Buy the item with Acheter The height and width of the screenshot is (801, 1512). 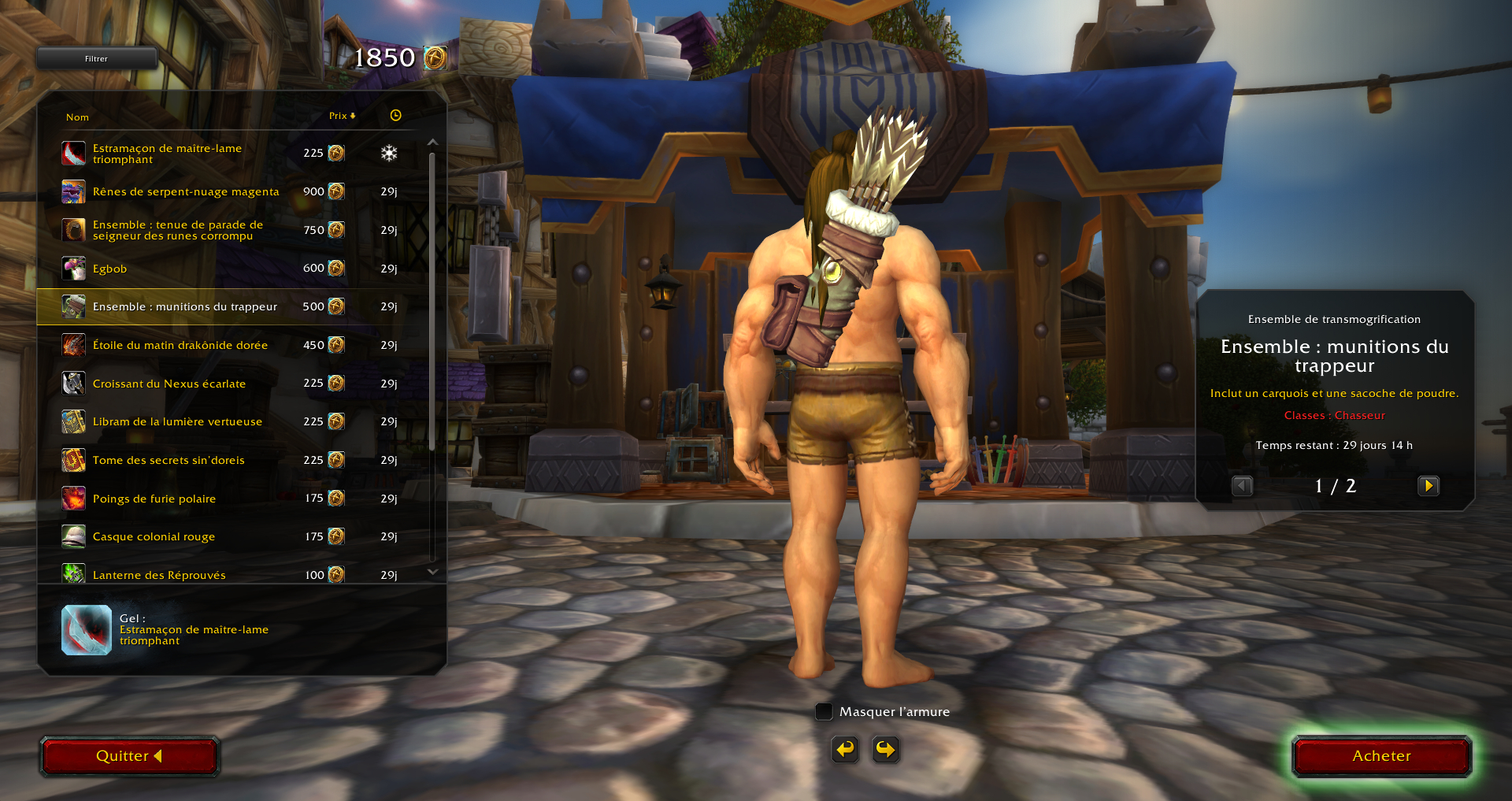click(x=1381, y=756)
